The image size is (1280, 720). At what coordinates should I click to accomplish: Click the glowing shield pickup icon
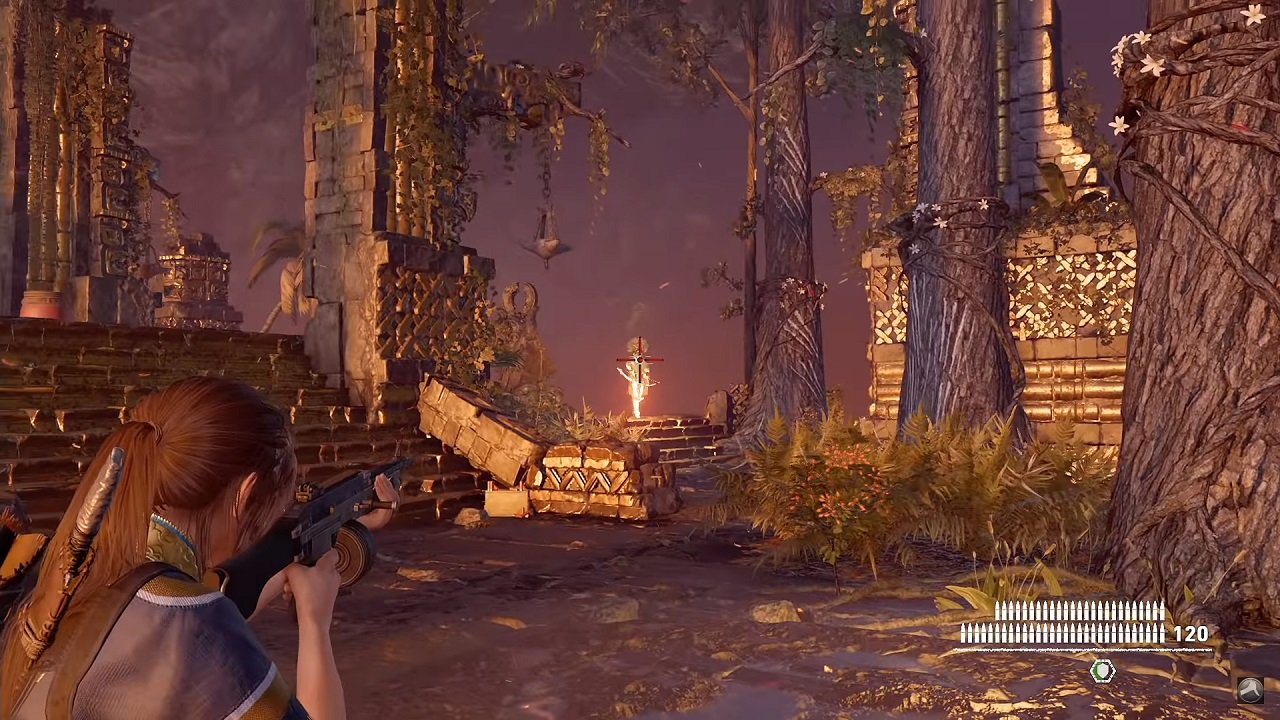pyautogui.click(x=1102, y=672)
